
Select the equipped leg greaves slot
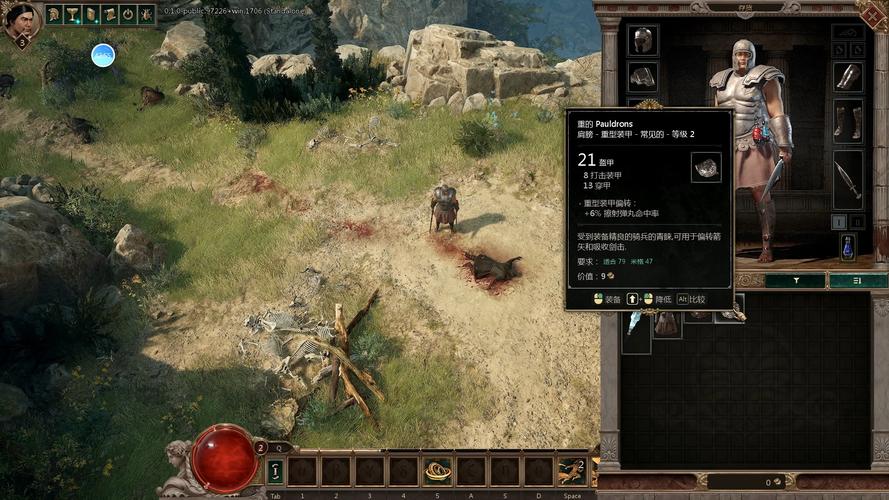pos(848,120)
